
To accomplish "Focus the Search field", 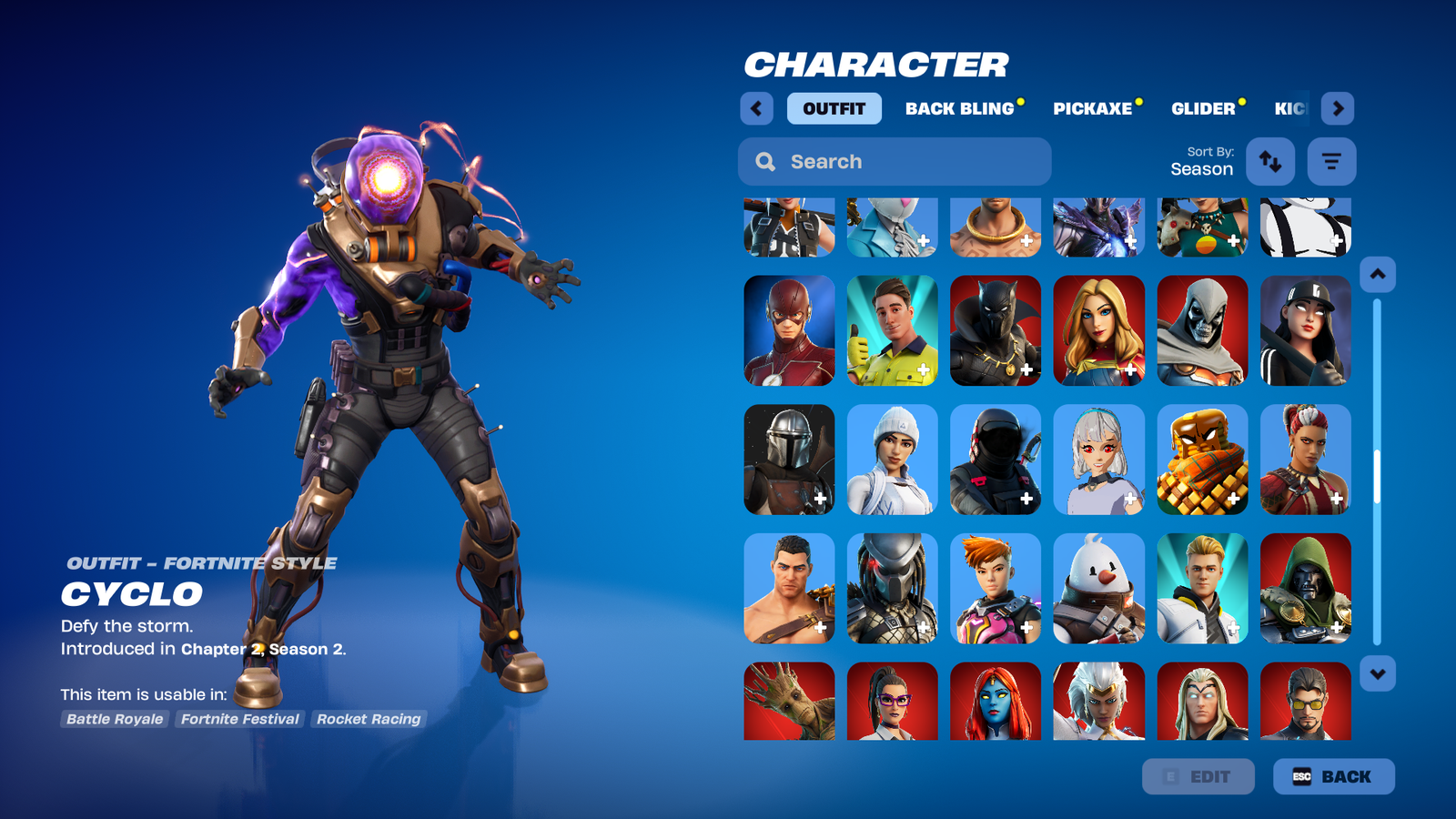I will coord(895,162).
